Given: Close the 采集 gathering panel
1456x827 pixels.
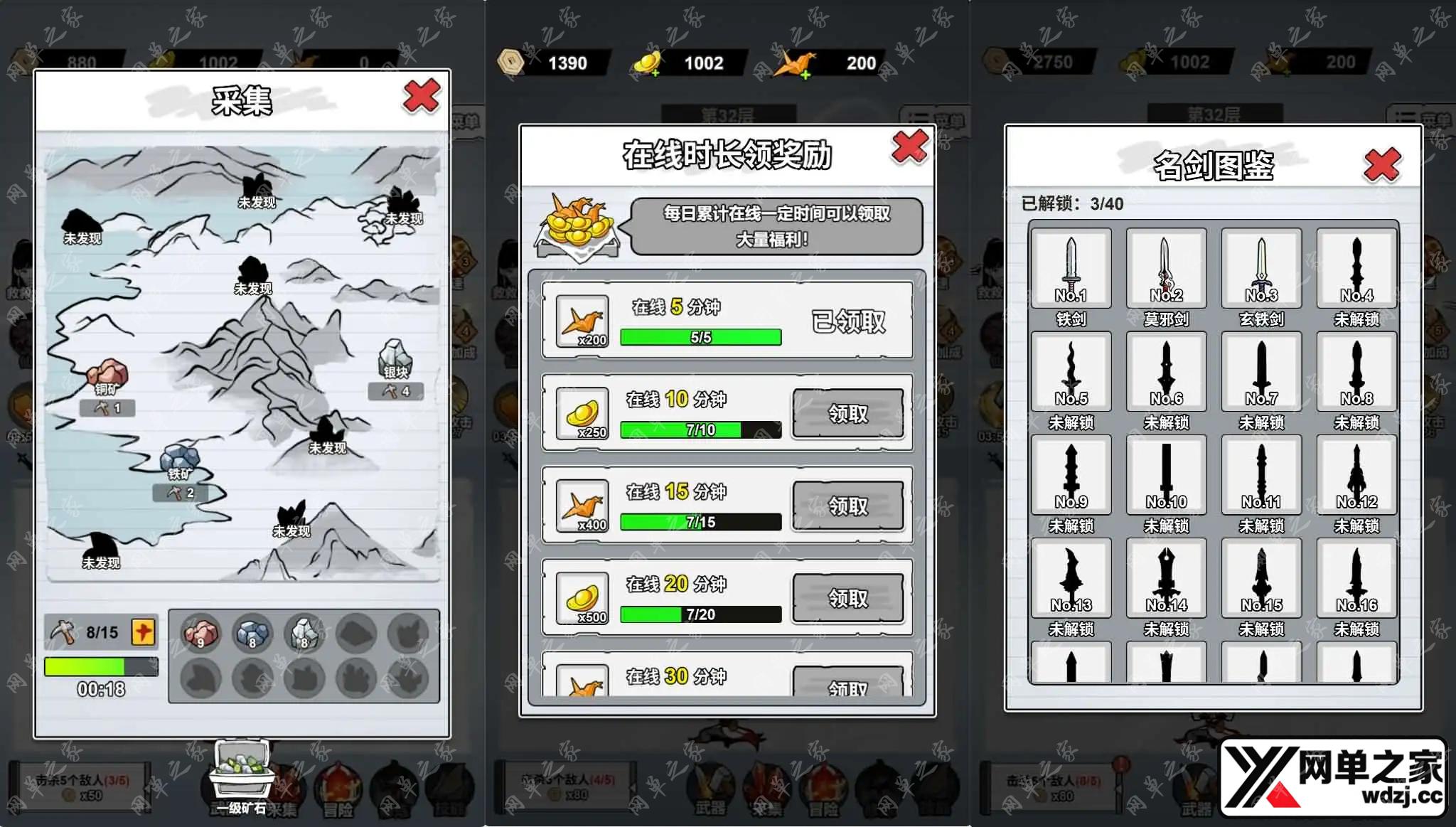Looking at the screenshot, I should tap(421, 97).
